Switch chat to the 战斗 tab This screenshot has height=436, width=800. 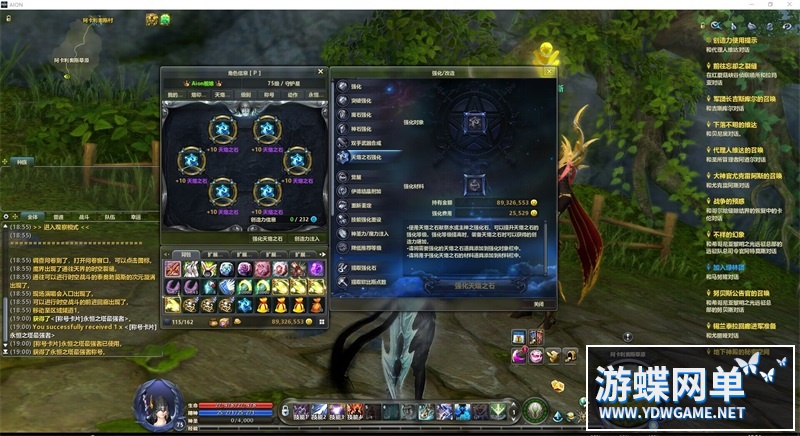85,216
